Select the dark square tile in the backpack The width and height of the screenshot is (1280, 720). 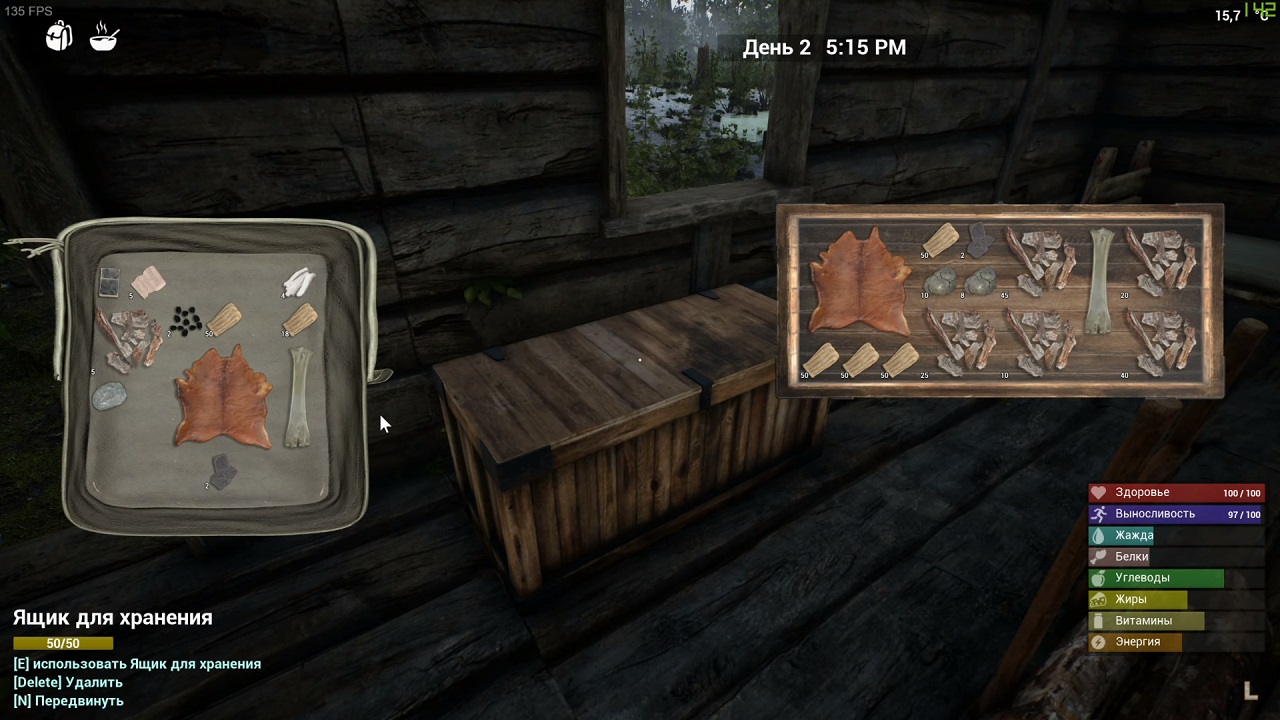tap(110, 283)
